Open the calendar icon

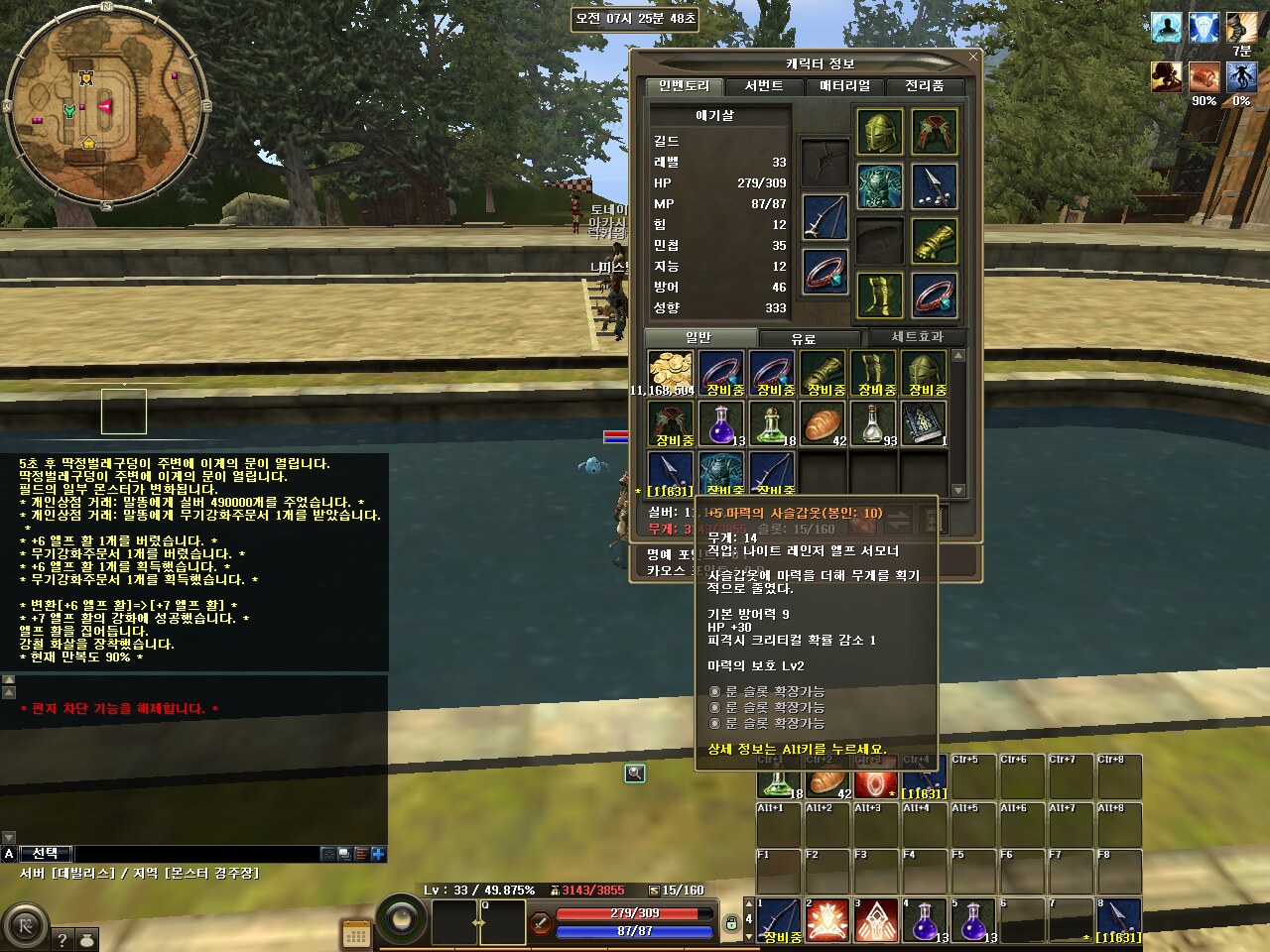[355, 934]
